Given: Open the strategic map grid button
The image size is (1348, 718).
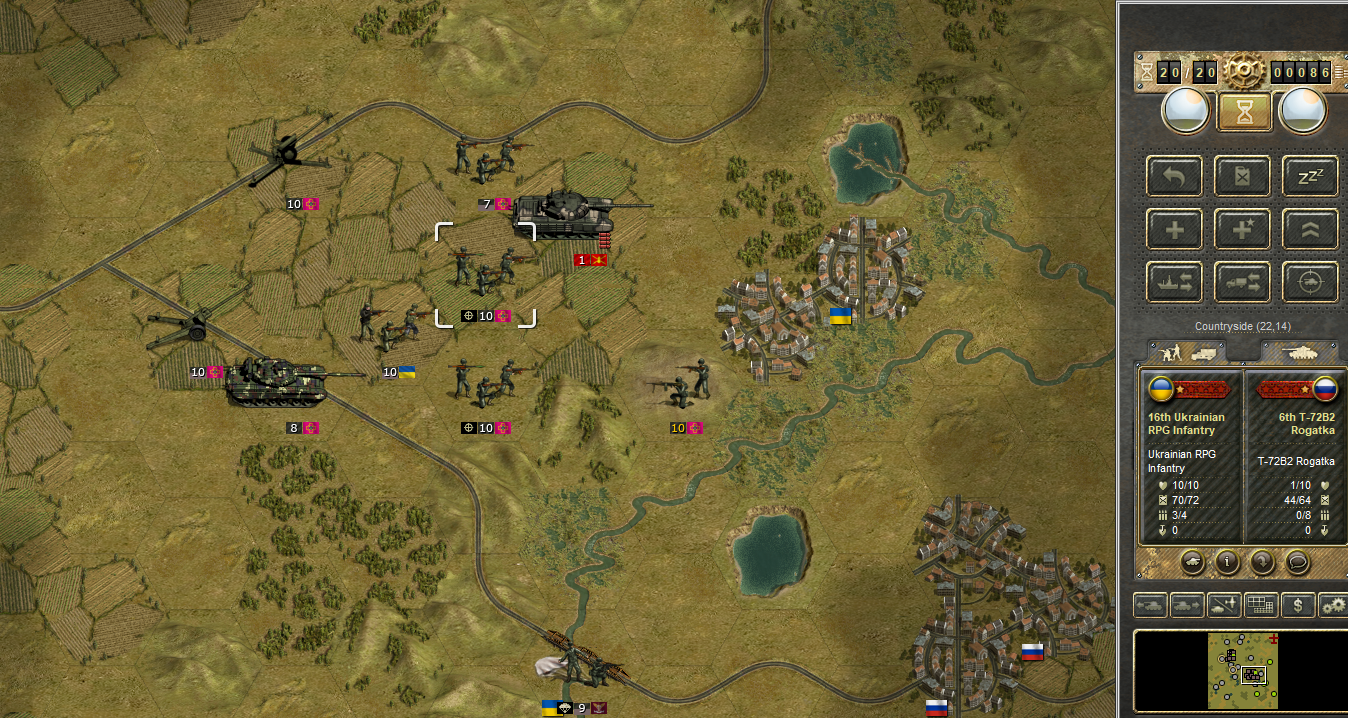Looking at the screenshot, I should click(1262, 604).
